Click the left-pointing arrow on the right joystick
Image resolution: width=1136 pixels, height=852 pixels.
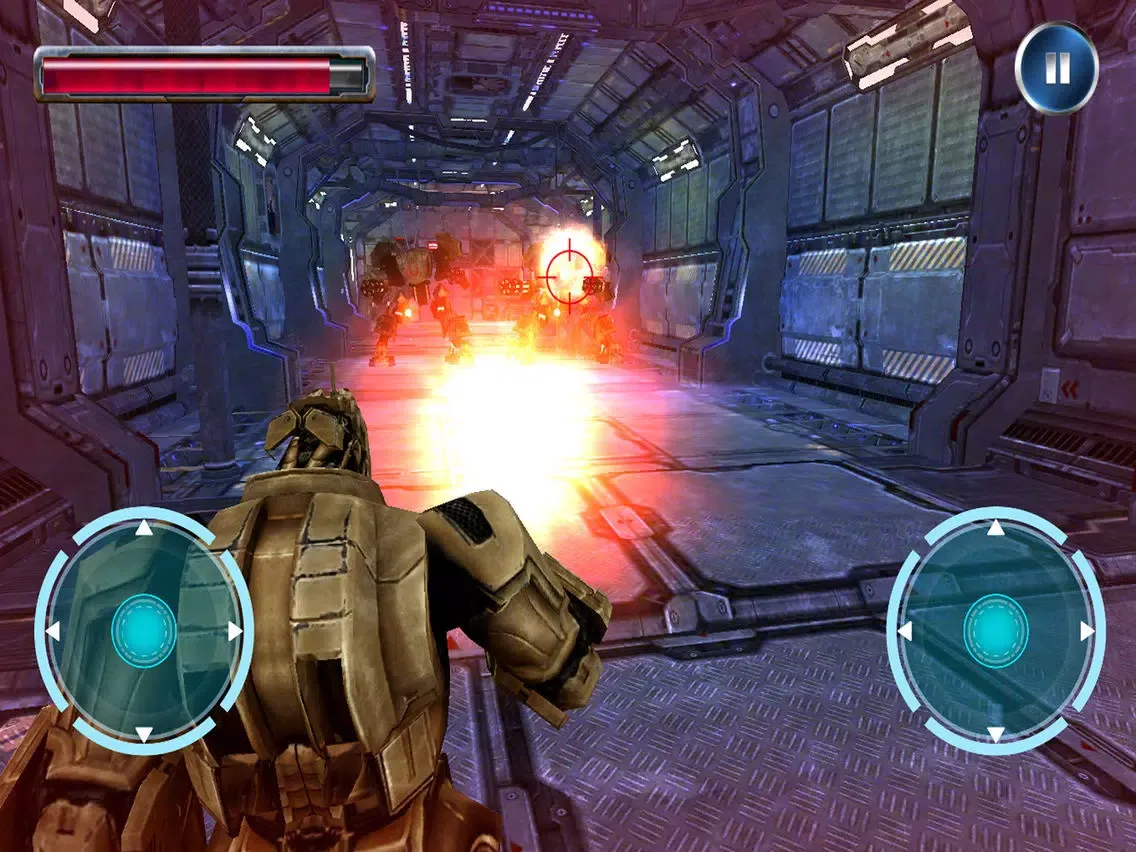[x=904, y=631]
